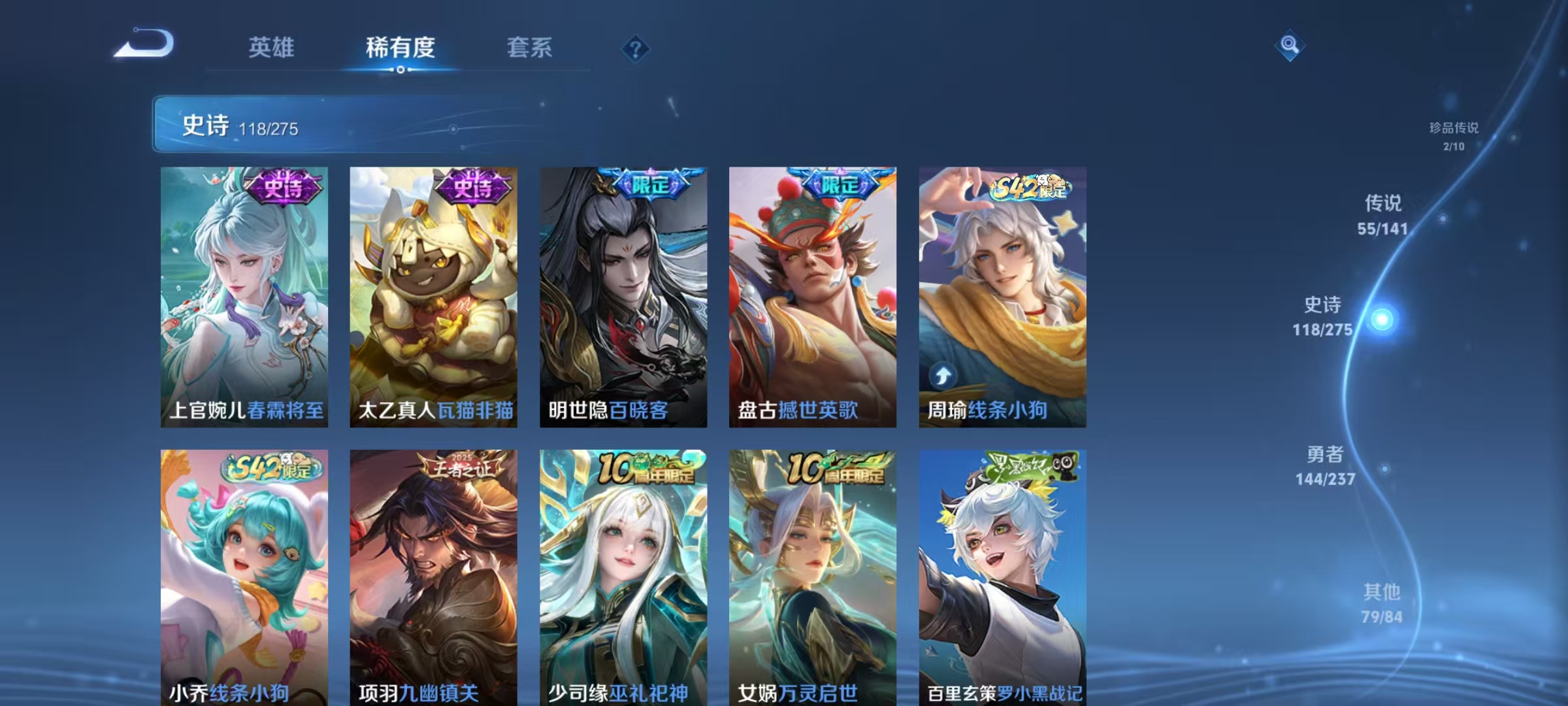Switch to the 英雄 tab
The width and height of the screenshot is (1568, 706).
click(x=272, y=47)
